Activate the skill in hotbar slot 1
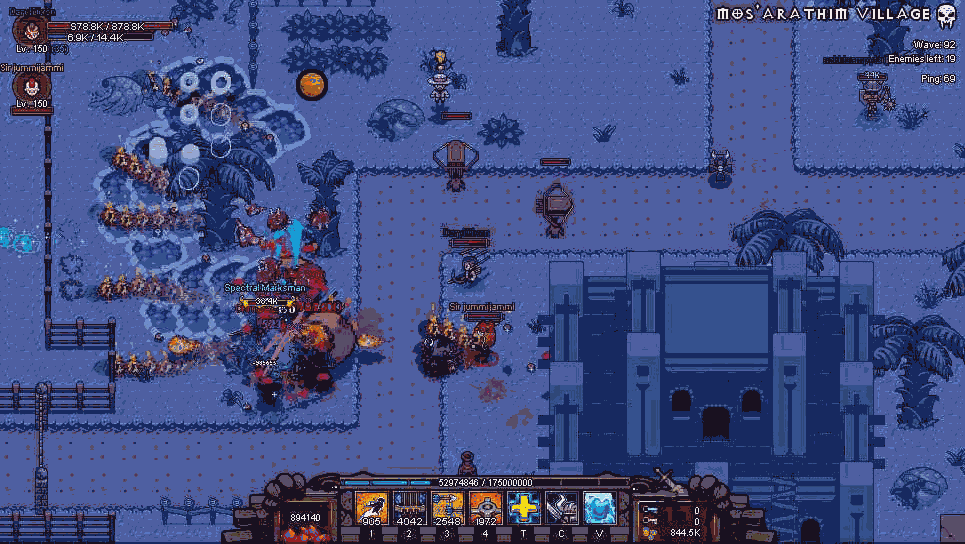The width and height of the screenshot is (965, 544). [x=372, y=509]
